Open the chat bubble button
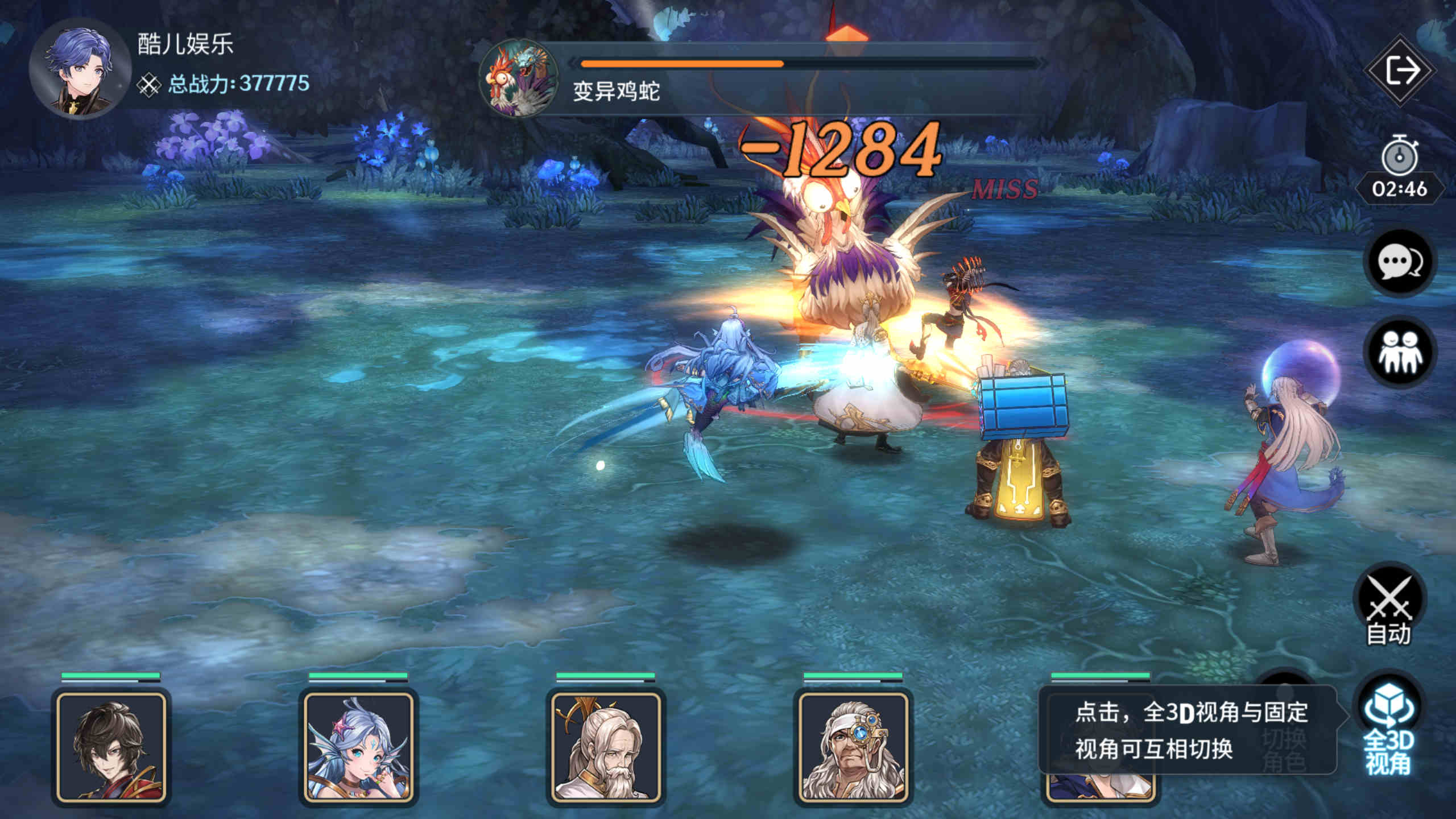The width and height of the screenshot is (1456, 819). (x=1399, y=262)
